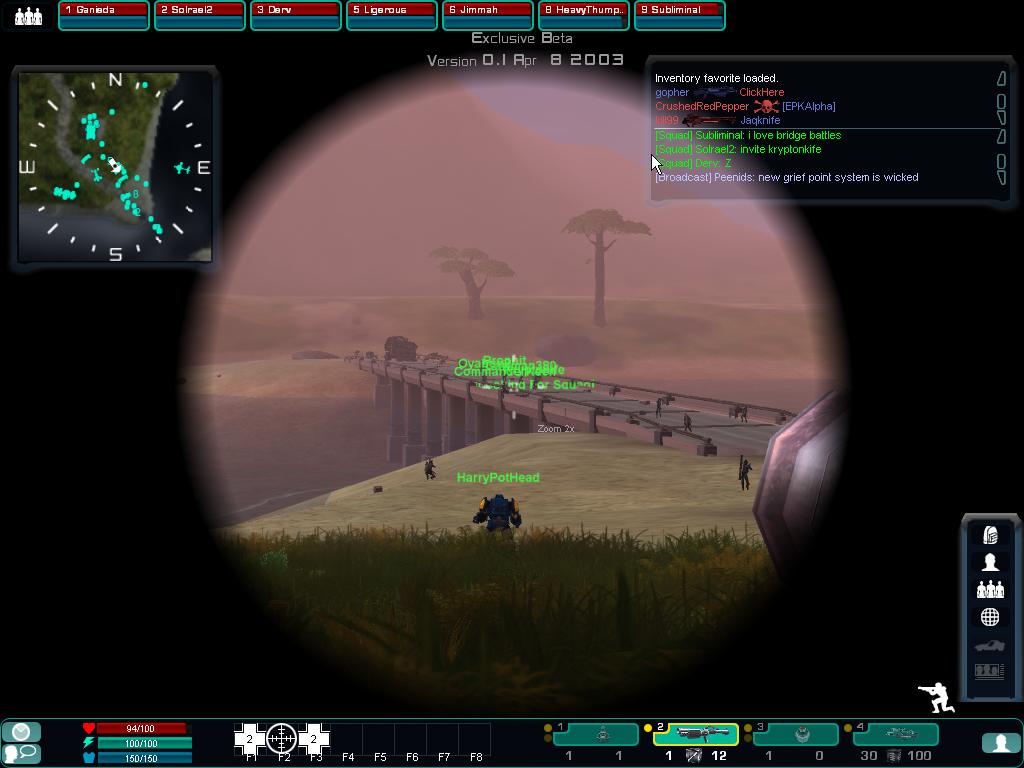
Task: Open the globe world map
Action: click(x=990, y=617)
